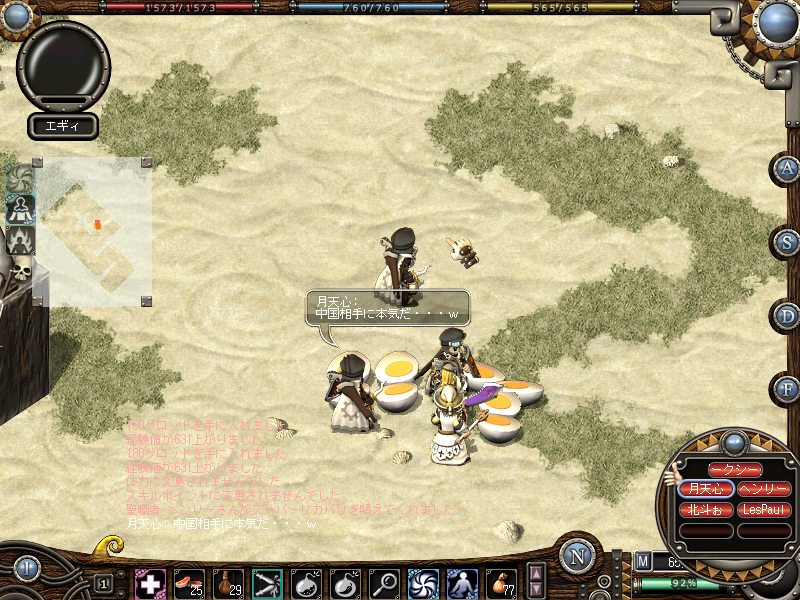Image resolution: width=800 pixels, height=600 pixels.
Task: Use the orange gourd item with 77 count
Action: (x=501, y=583)
